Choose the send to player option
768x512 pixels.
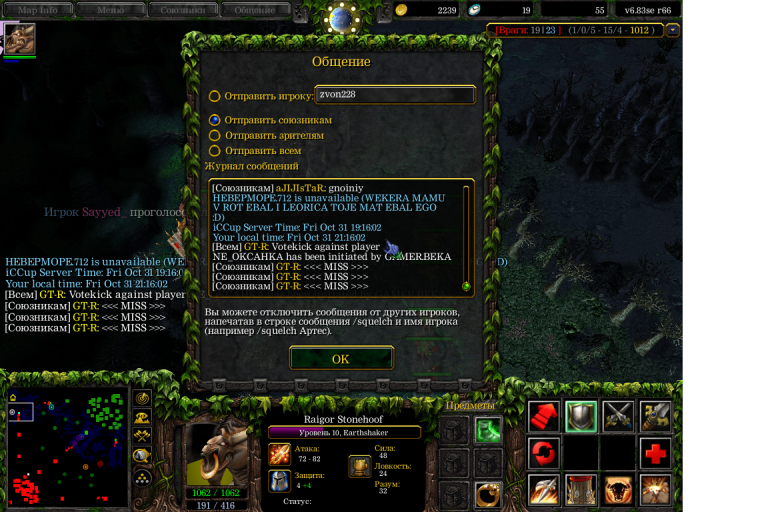click(x=215, y=97)
